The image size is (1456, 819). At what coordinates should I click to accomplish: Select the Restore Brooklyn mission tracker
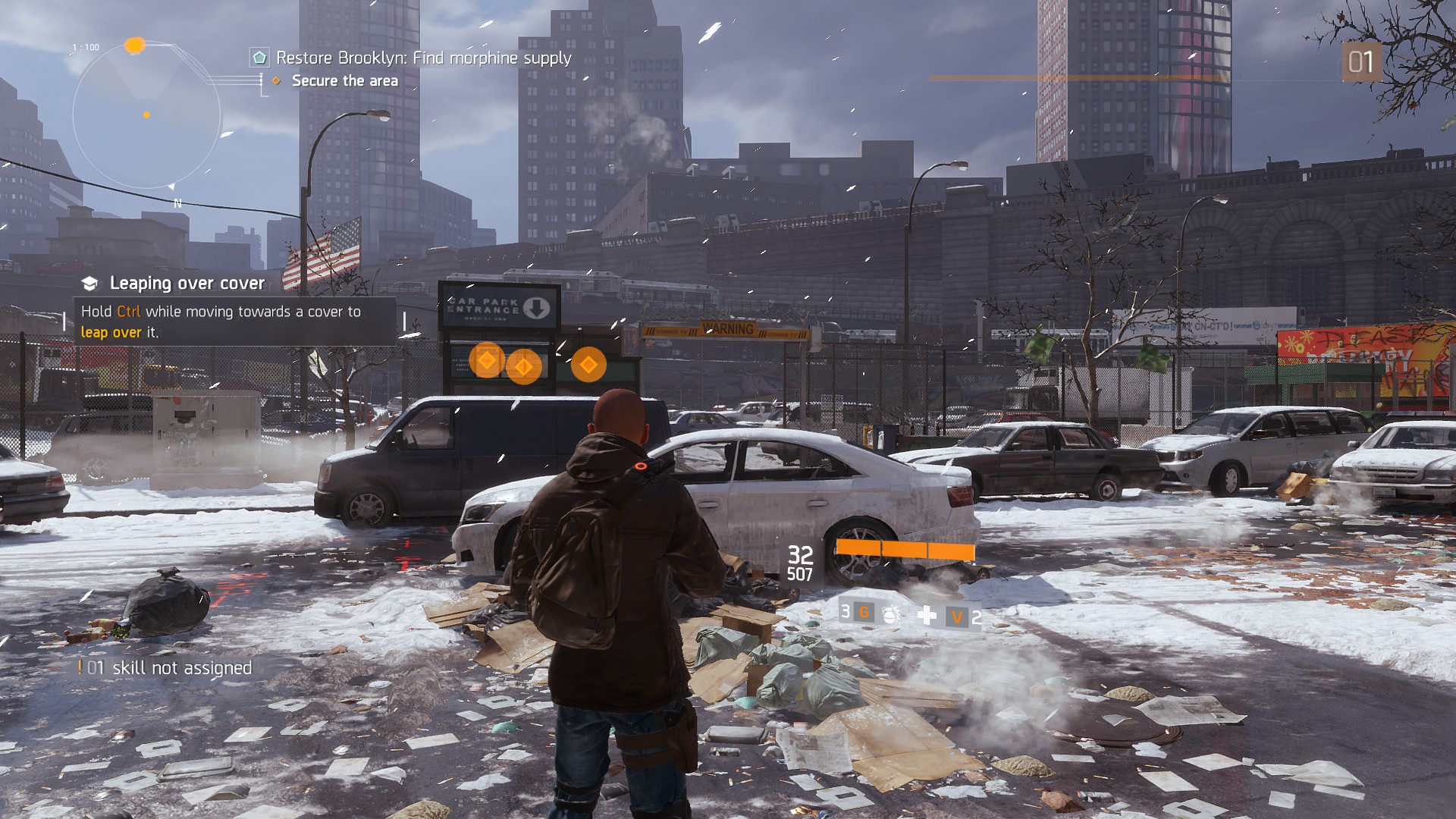coord(422,58)
